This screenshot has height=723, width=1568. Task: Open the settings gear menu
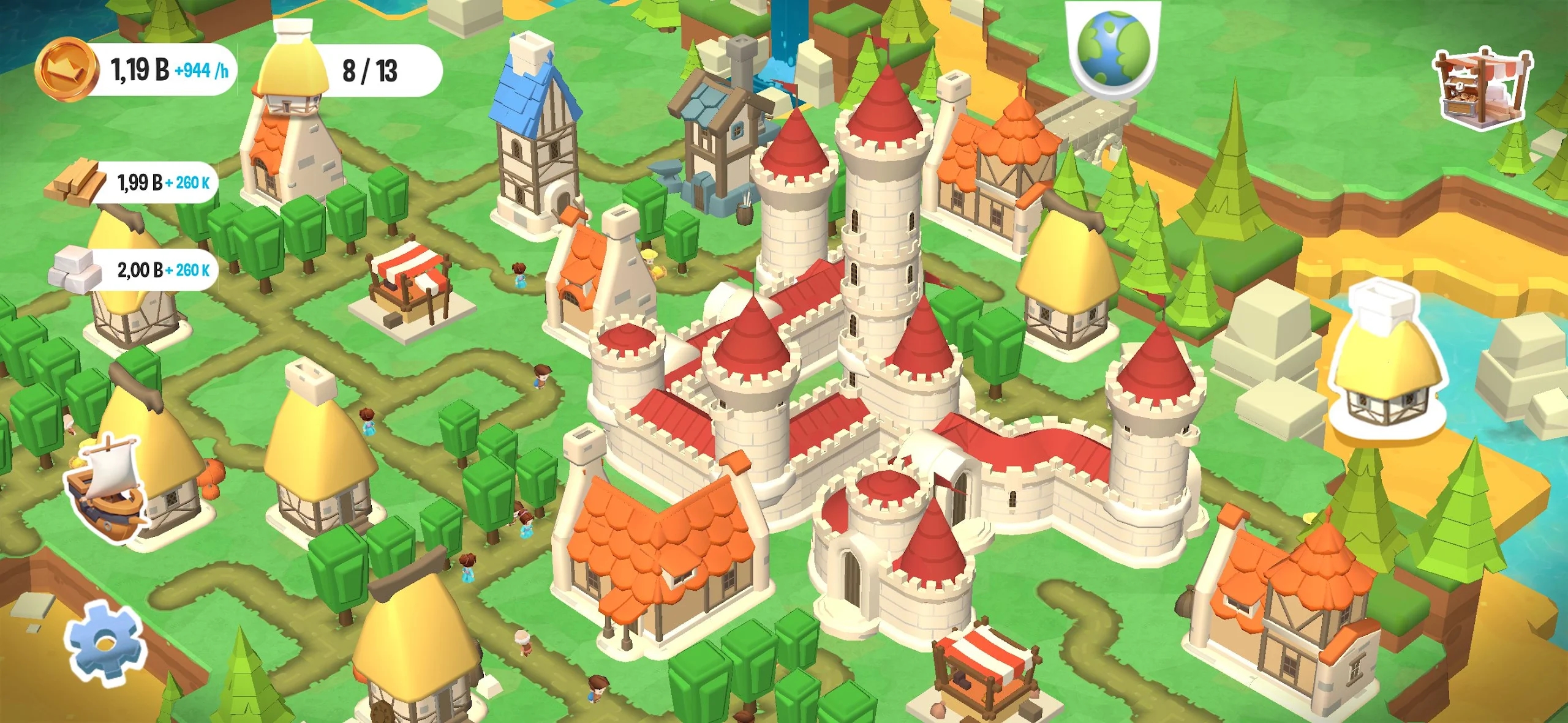click(x=105, y=641)
